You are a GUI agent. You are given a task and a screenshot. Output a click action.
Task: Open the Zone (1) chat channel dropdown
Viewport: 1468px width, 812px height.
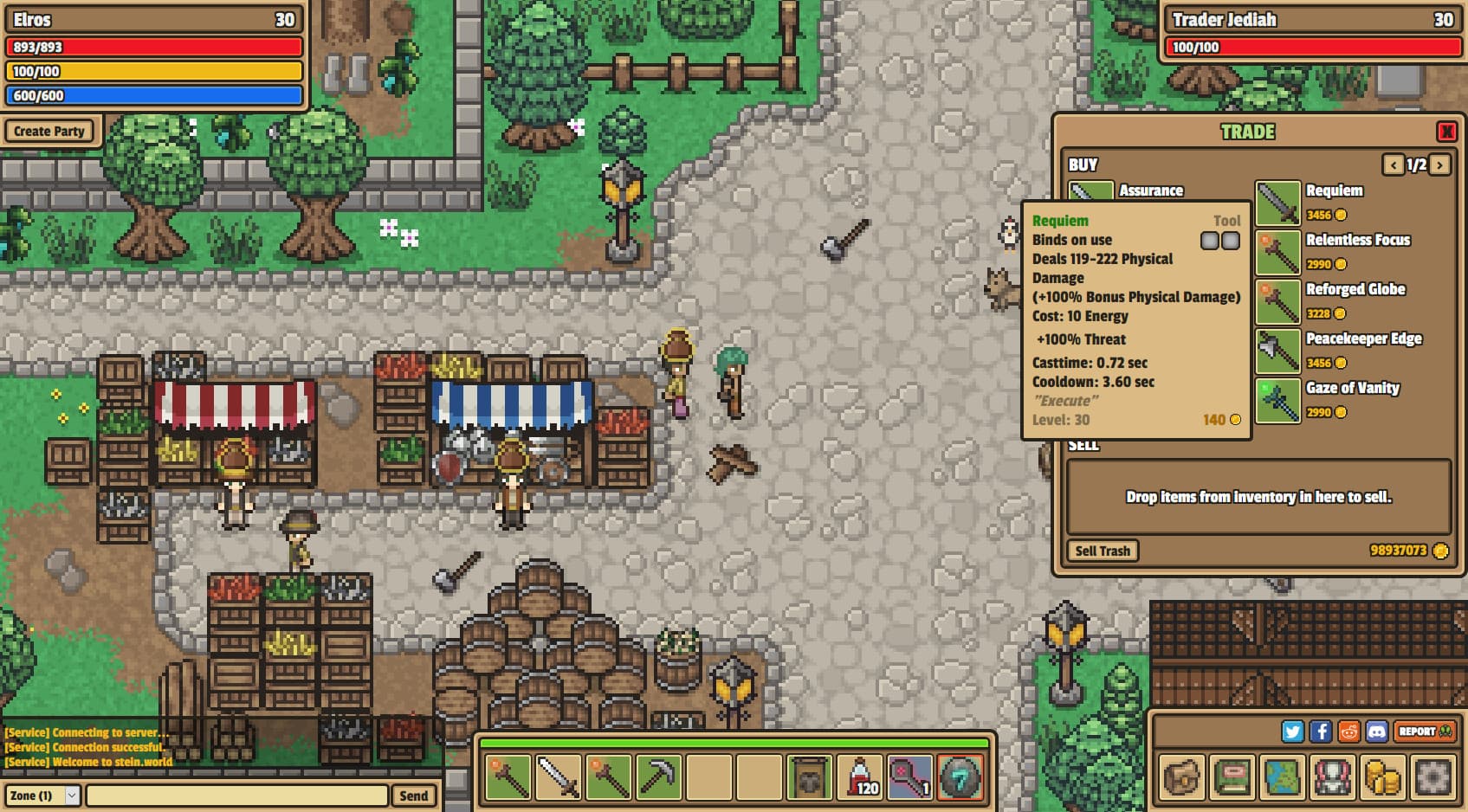43,795
